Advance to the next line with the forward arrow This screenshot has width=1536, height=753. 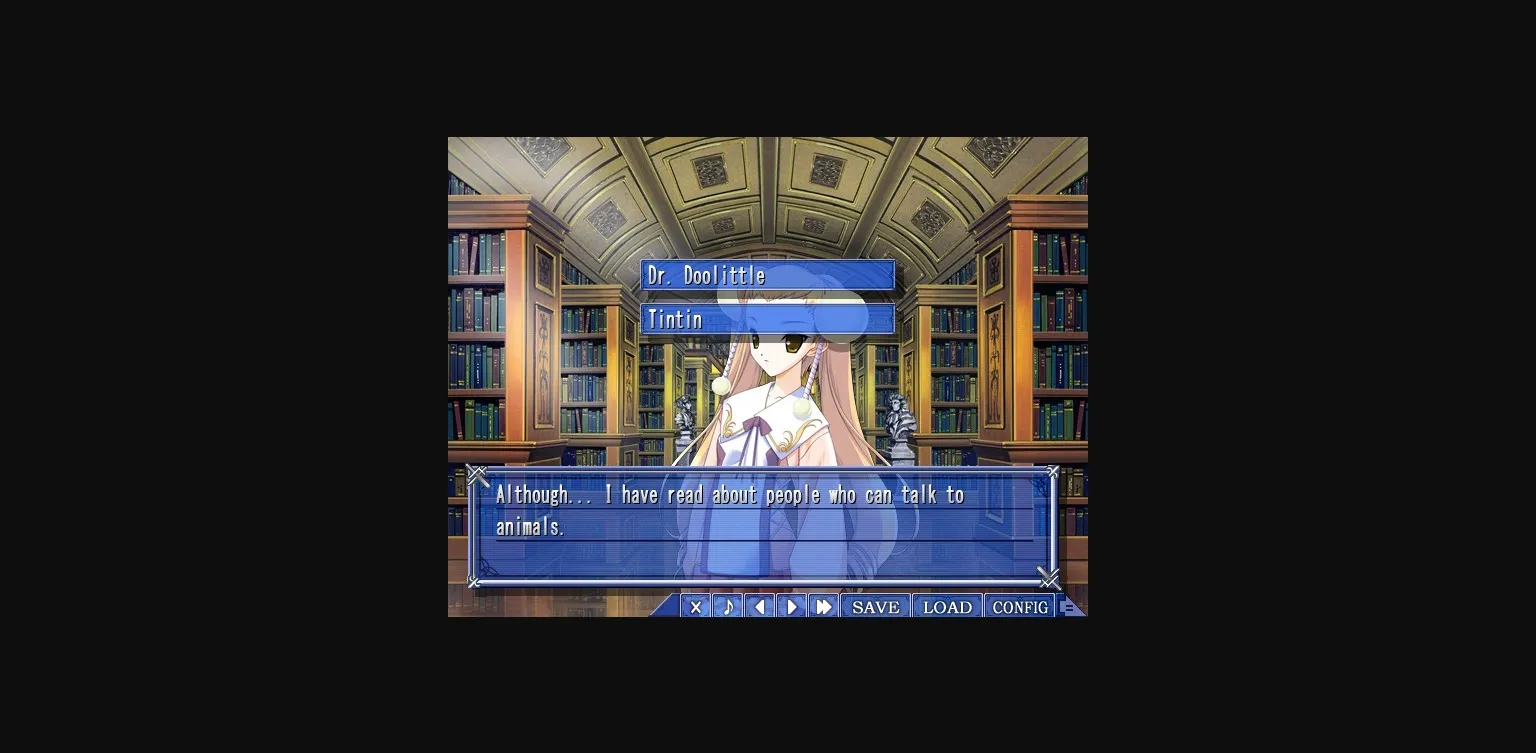pyautogui.click(x=791, y=606)
